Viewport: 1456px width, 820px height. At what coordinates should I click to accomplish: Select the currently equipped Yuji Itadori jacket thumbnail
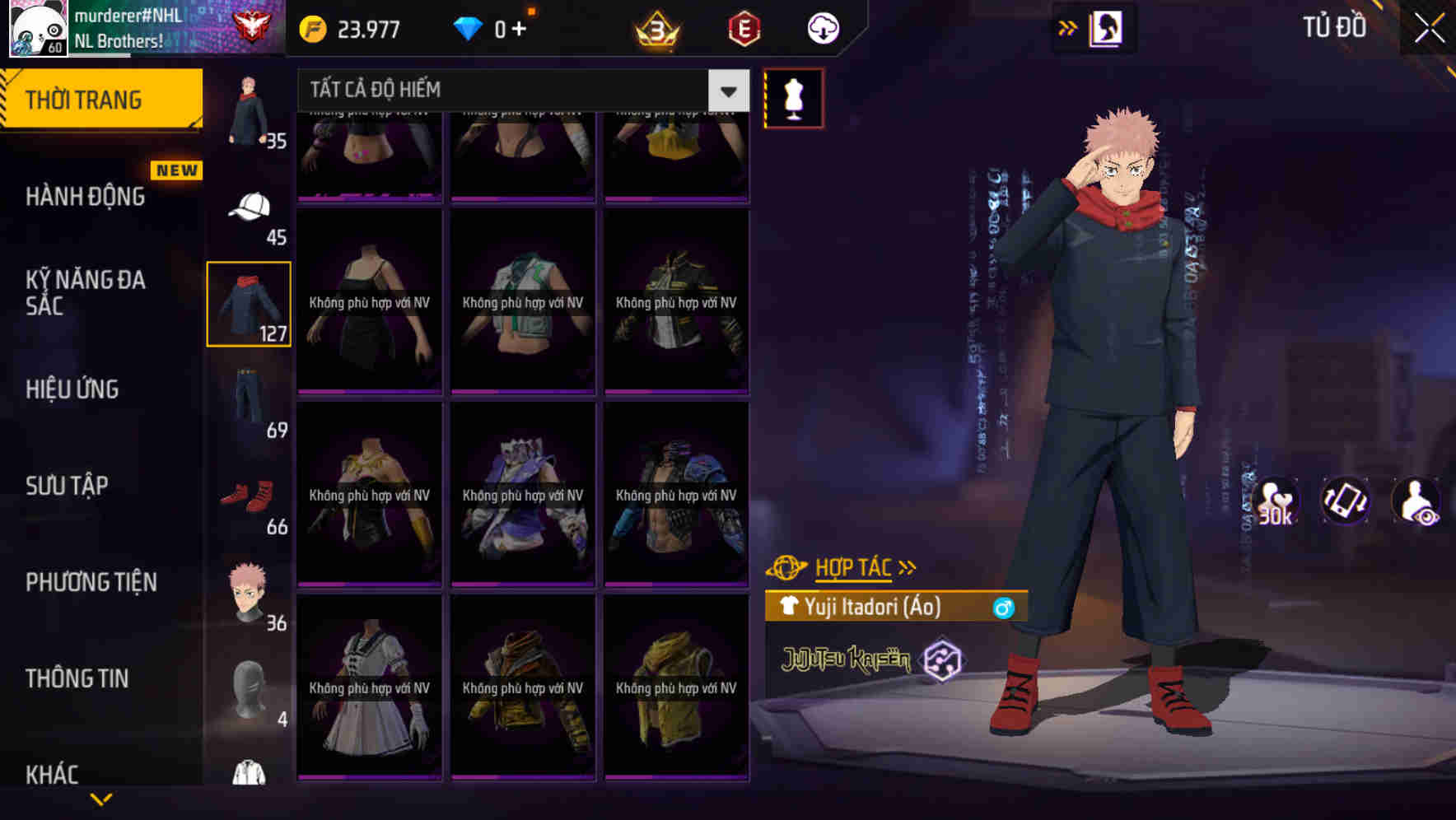(250, 303)
